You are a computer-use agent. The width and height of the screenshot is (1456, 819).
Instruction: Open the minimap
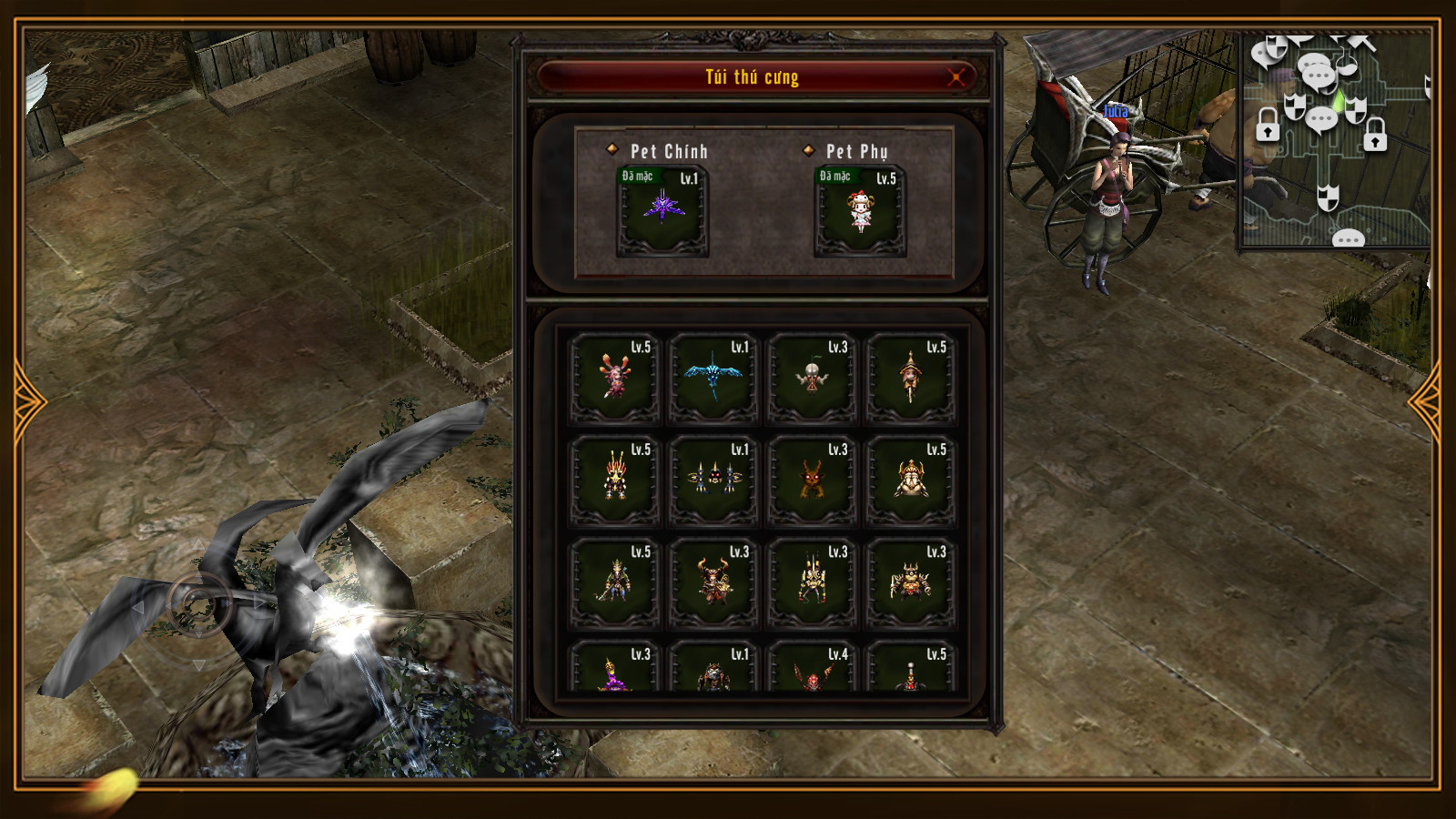(1335, 141)
